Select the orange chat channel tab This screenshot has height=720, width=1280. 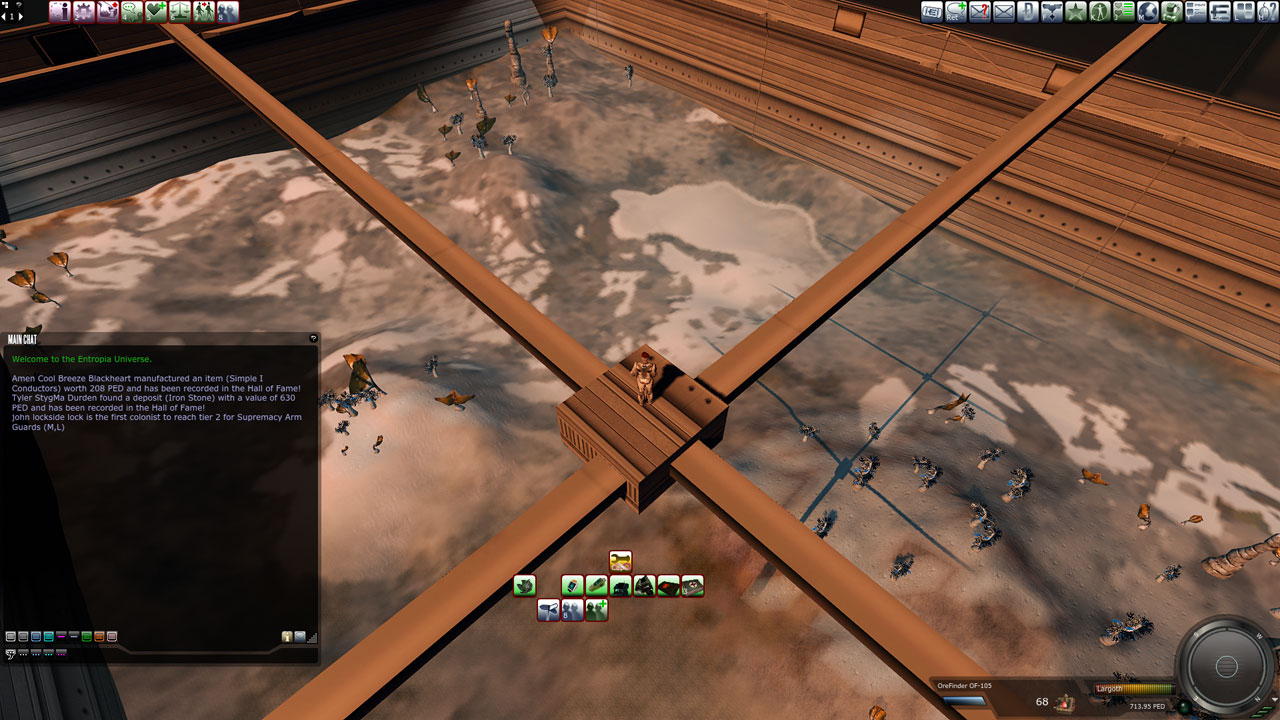(x=99, y=636)
